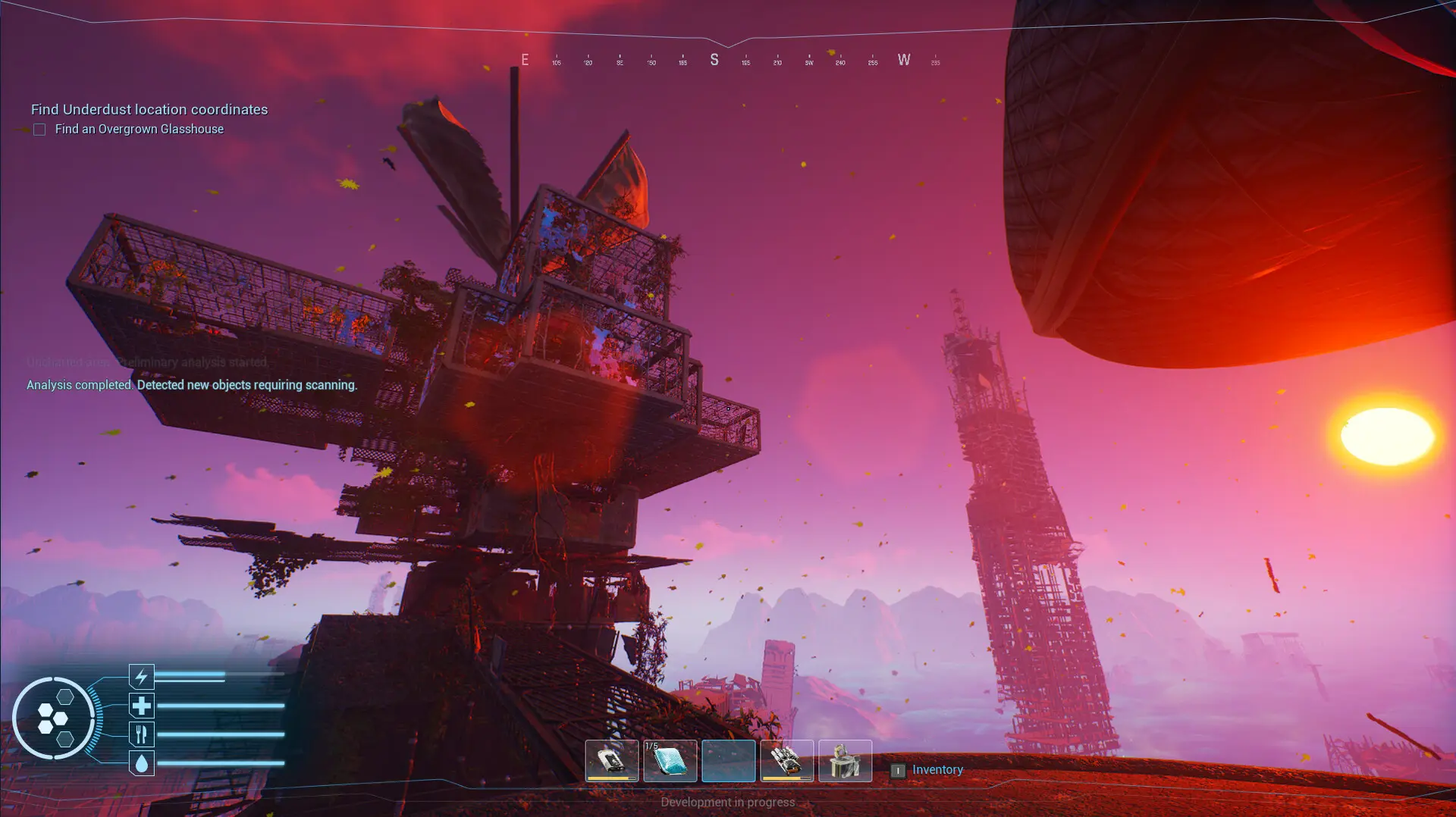Click the health cross status icon
This screenshot has width=1456, height=817.
click(x=141, y=705)
